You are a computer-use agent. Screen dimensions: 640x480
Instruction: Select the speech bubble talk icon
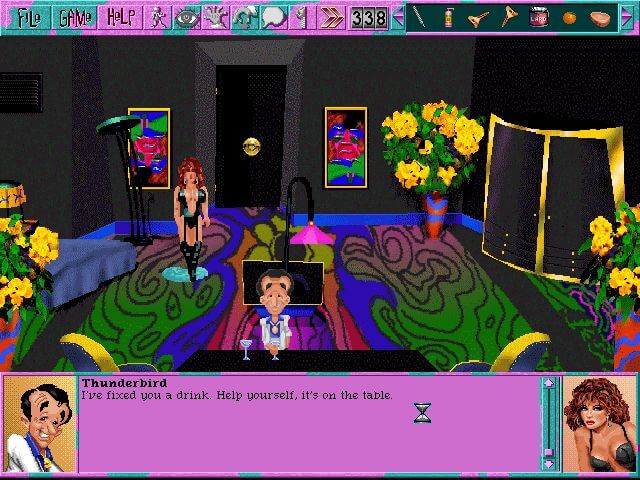coord(273,17)
